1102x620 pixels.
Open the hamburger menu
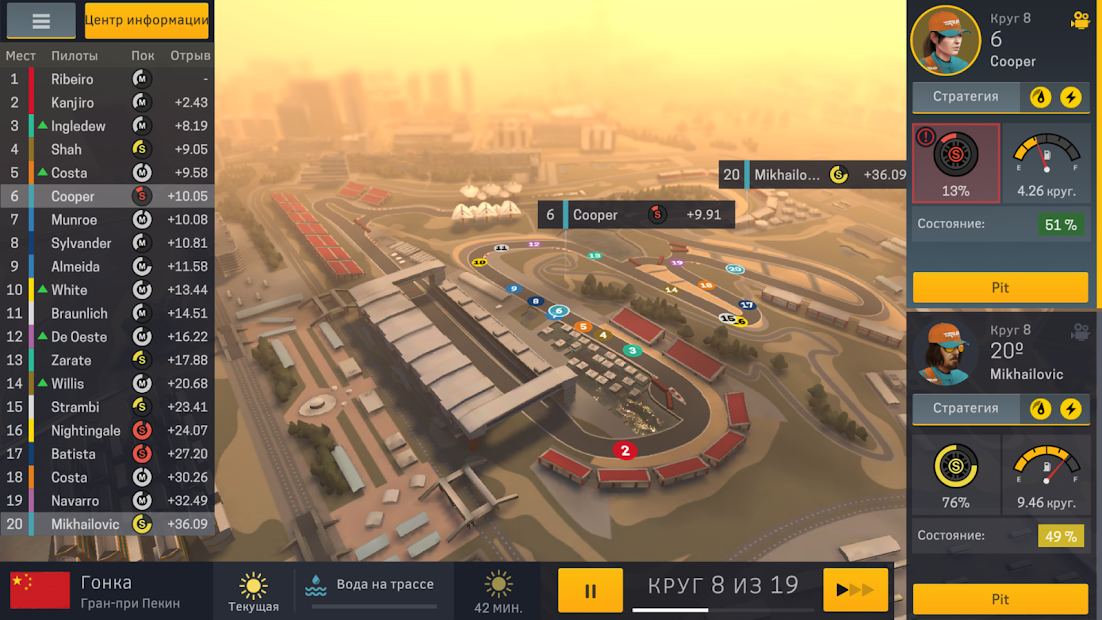(x=41, y=21)
